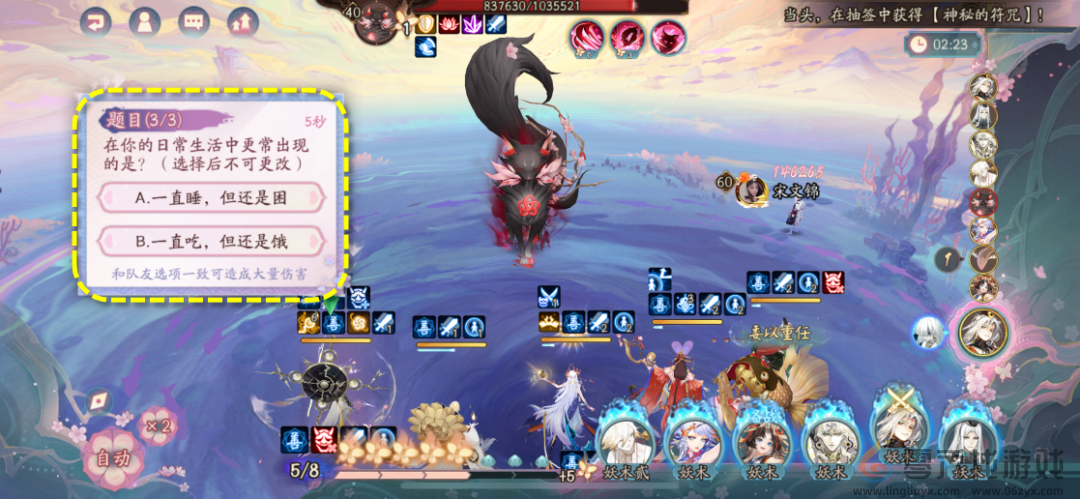The width and height of the screenshot is (1080, 499).
Task: Click the small diamond card icon above 自动
Action: tap(99, 402)
